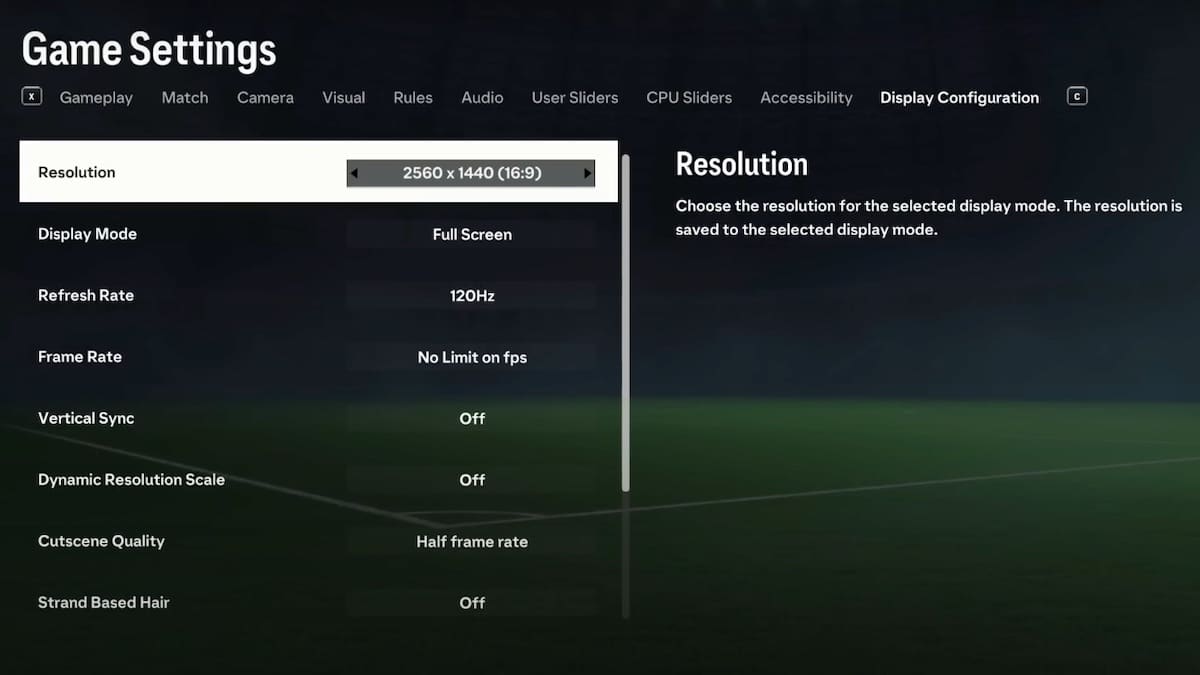Screen dimensions: 1200x675
Task: Switch to the Gameplay tab
Action: point(96,98)
